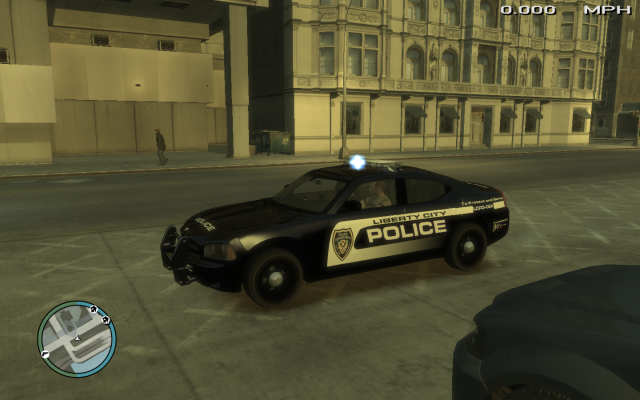Click the circular radar minimap
Viewport: 640px width, 400px height.
point(77,339)
